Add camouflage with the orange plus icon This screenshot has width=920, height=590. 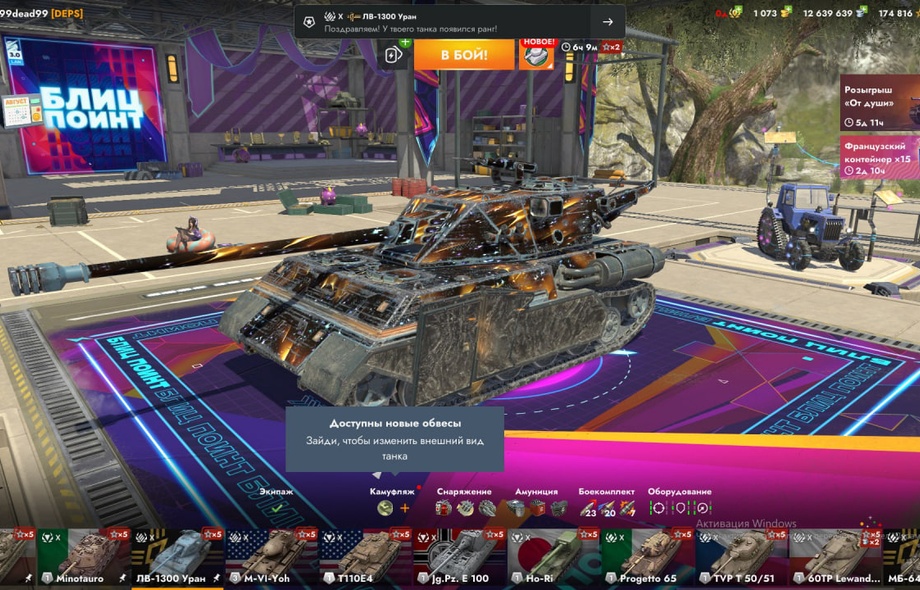(405, 508)
